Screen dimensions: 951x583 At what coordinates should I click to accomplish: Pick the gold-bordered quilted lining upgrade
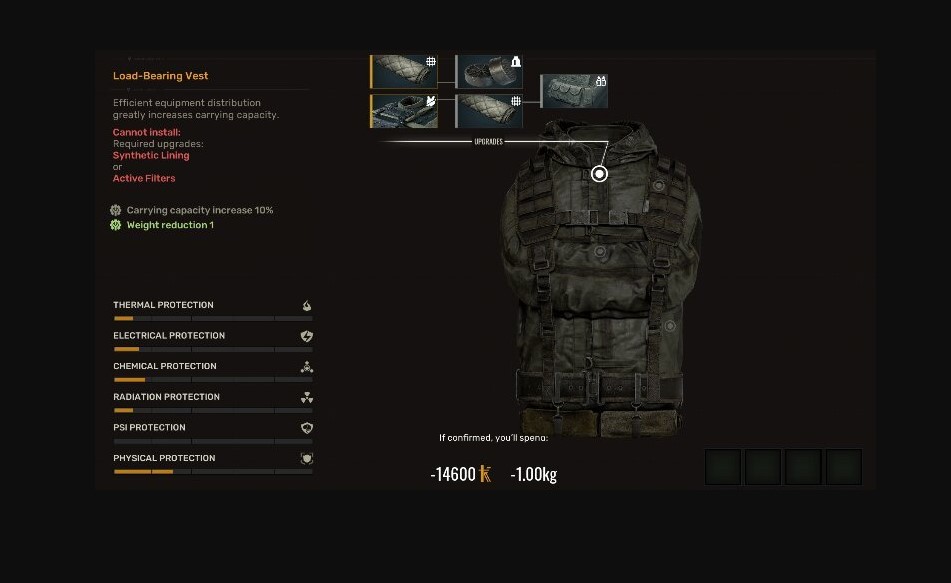click(404, 72)
